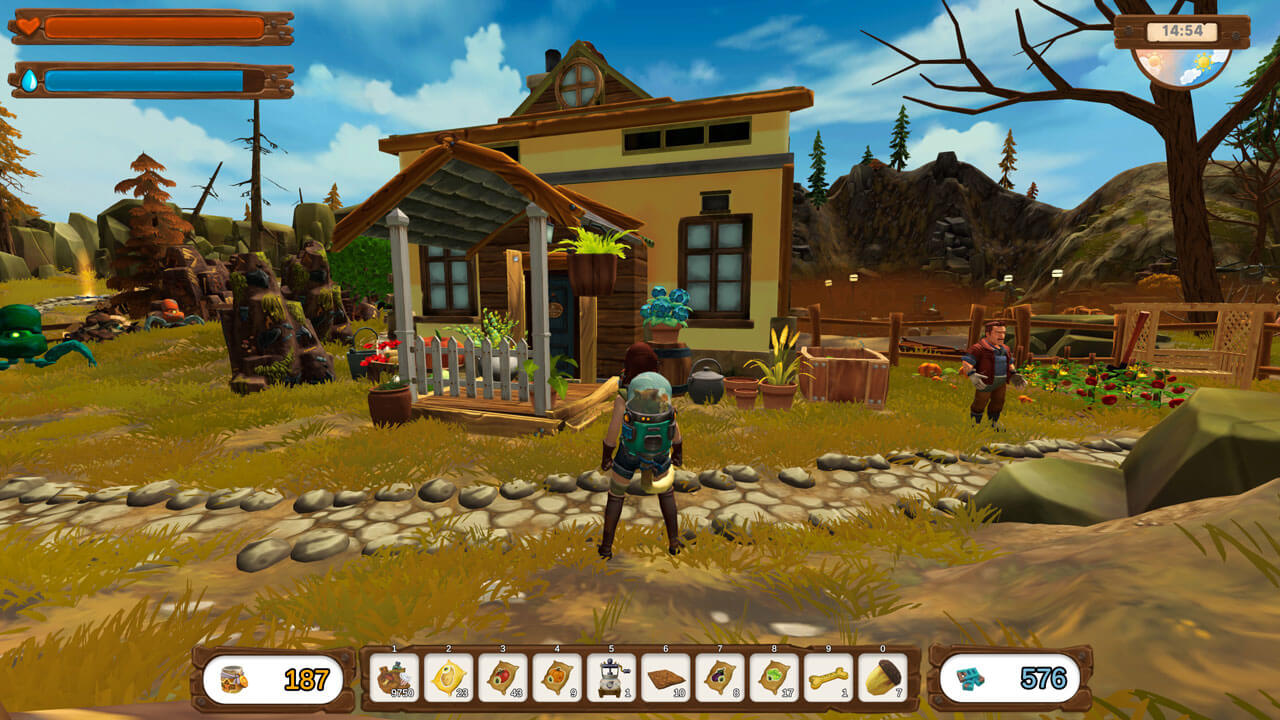Pick the orange pumpkin seed bag
Screen dimensions: 1280x720
click(x=557, y=678)
